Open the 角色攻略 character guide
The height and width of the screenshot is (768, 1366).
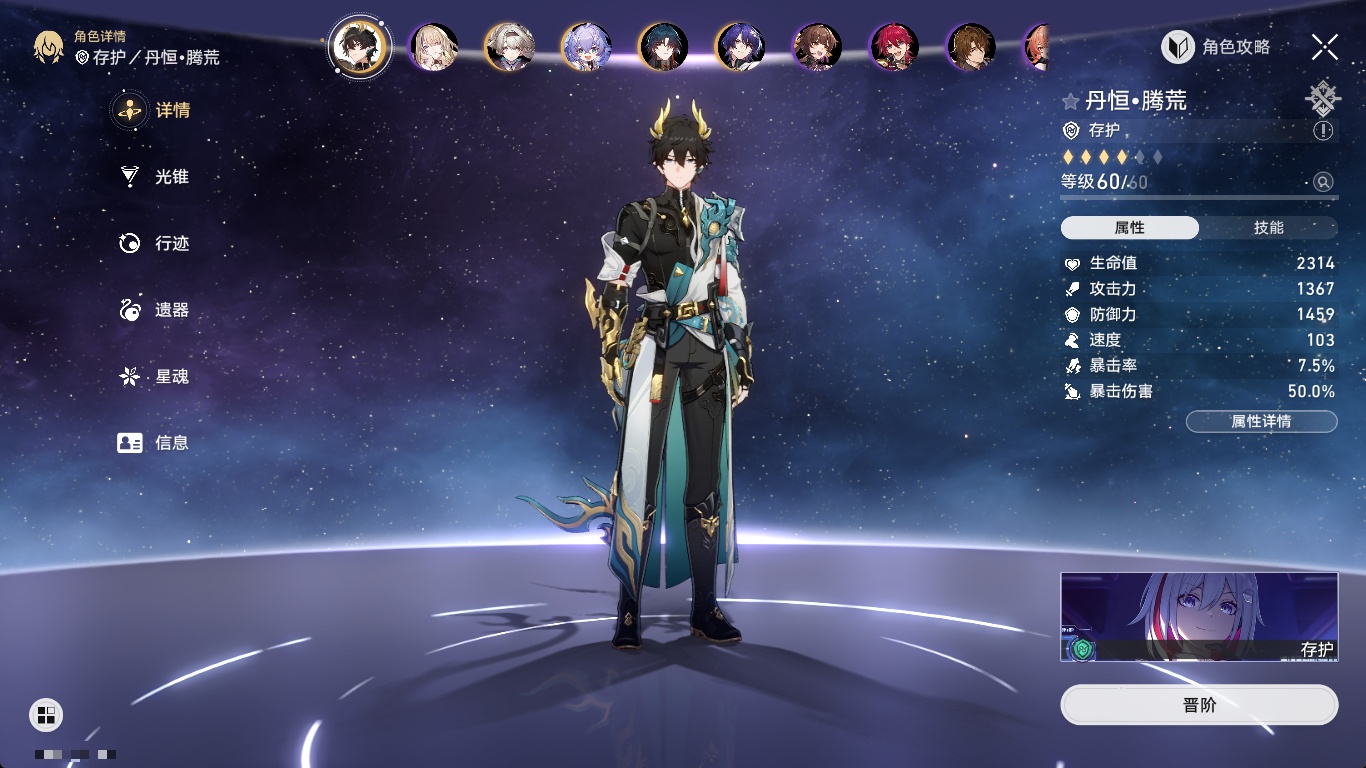point(1216,47)
